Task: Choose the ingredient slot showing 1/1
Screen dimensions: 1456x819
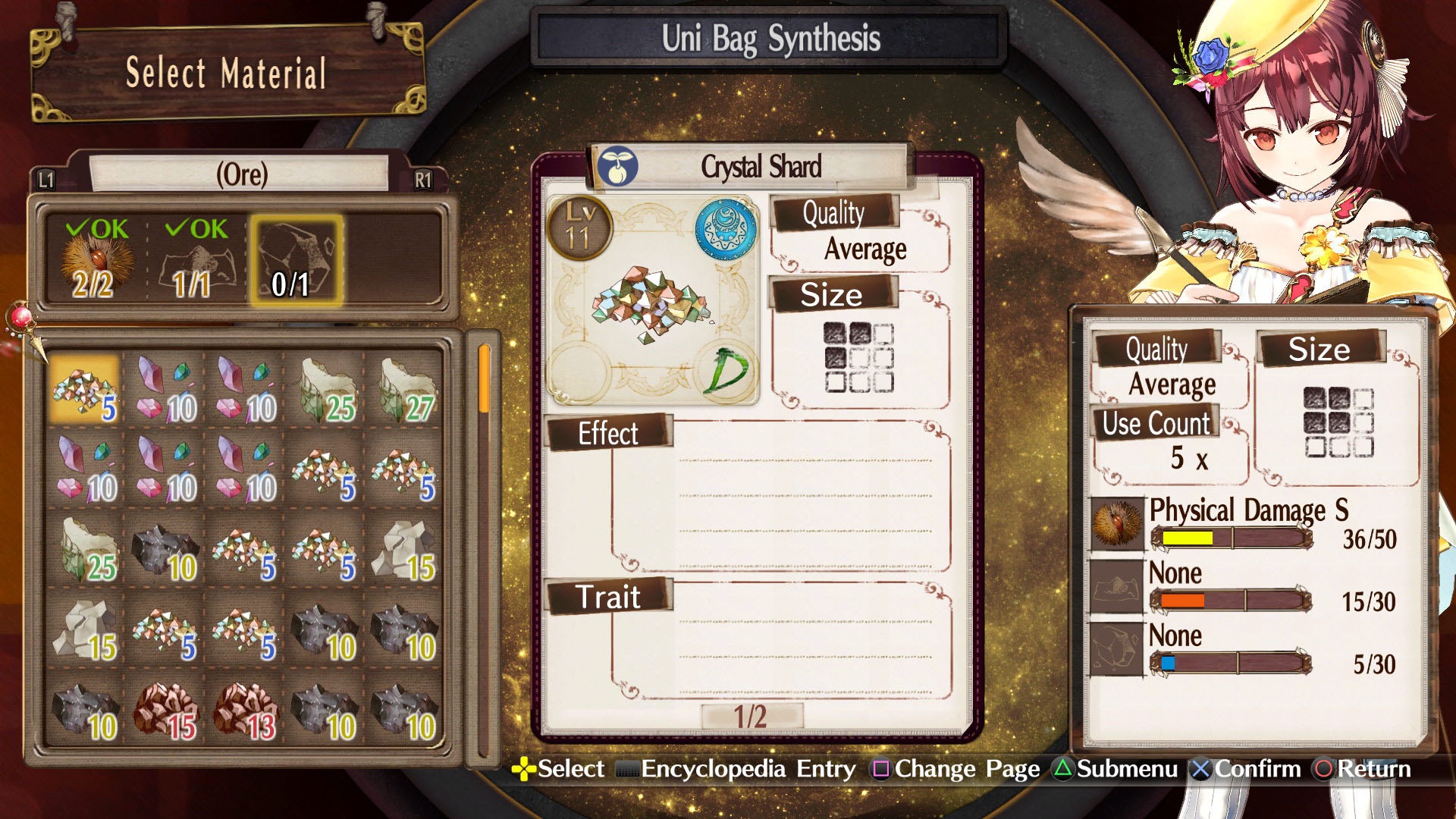Action: click(194, 259)
